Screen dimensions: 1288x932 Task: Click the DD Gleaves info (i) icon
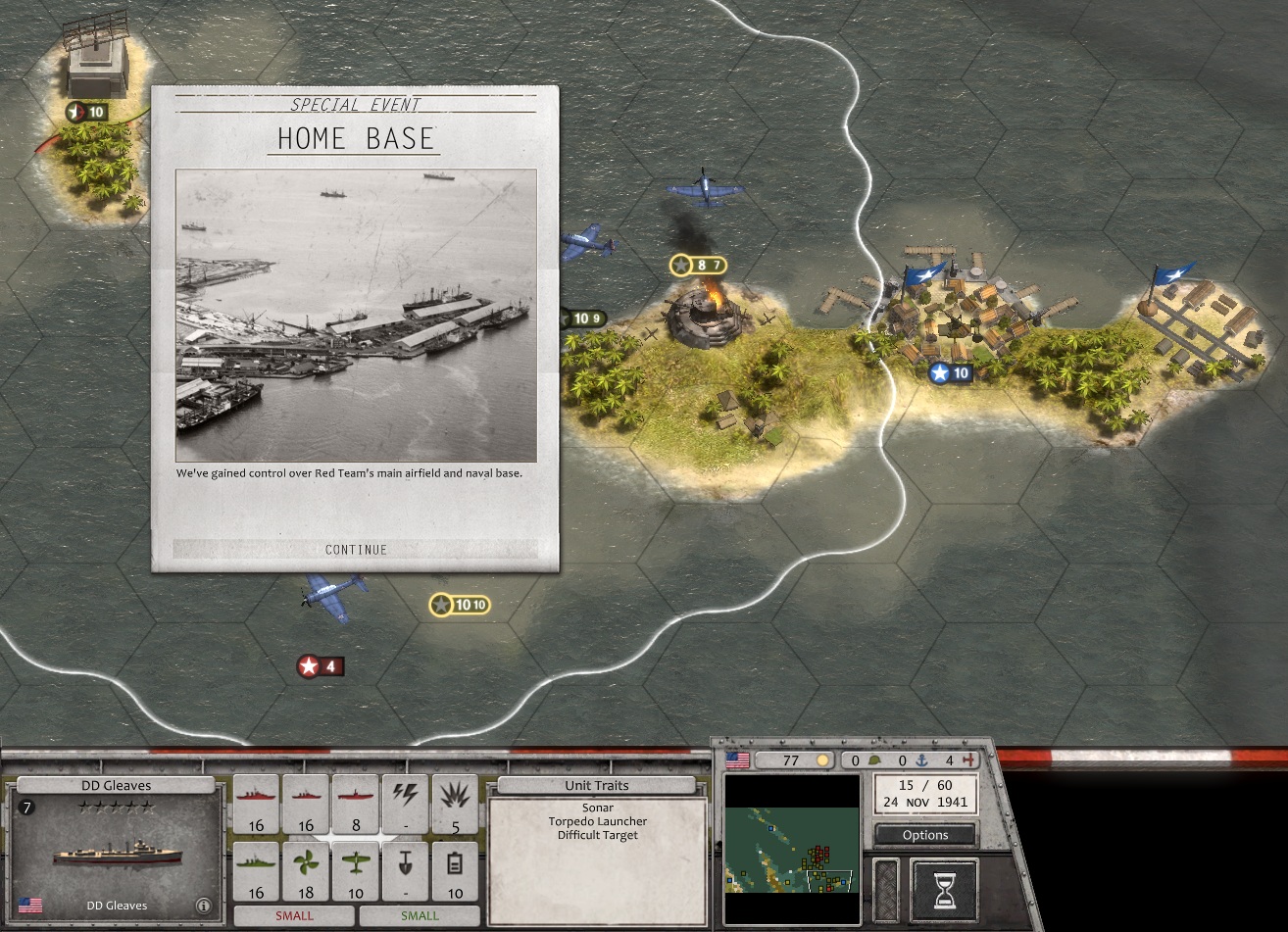click(x=204, y=906)
